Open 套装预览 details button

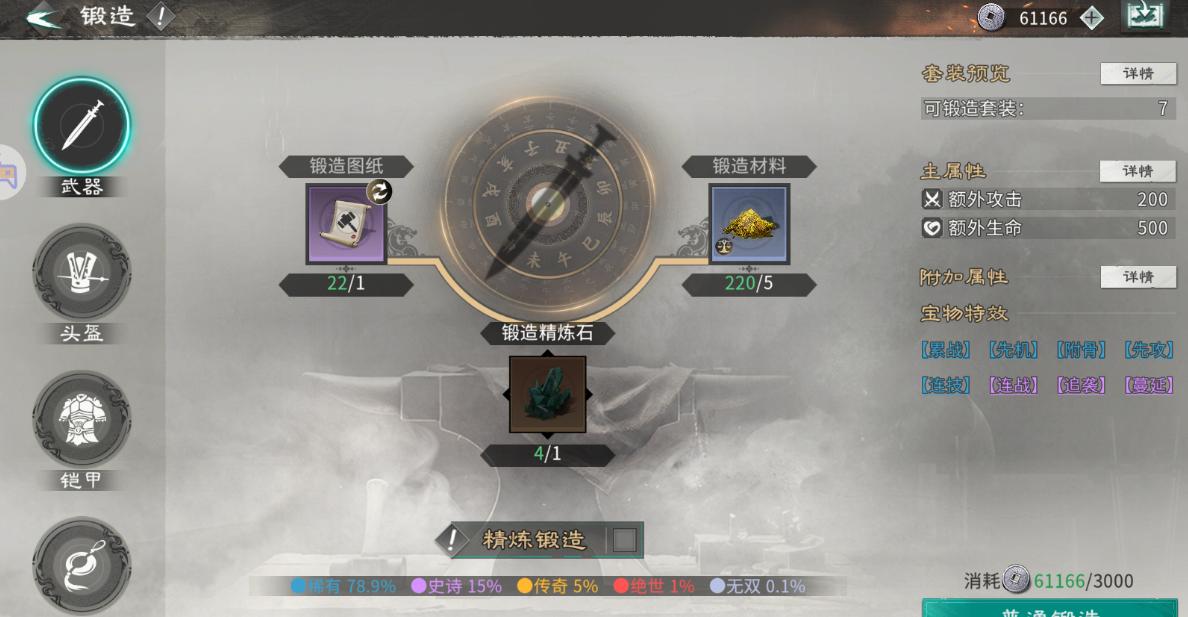click(1138, 73)
